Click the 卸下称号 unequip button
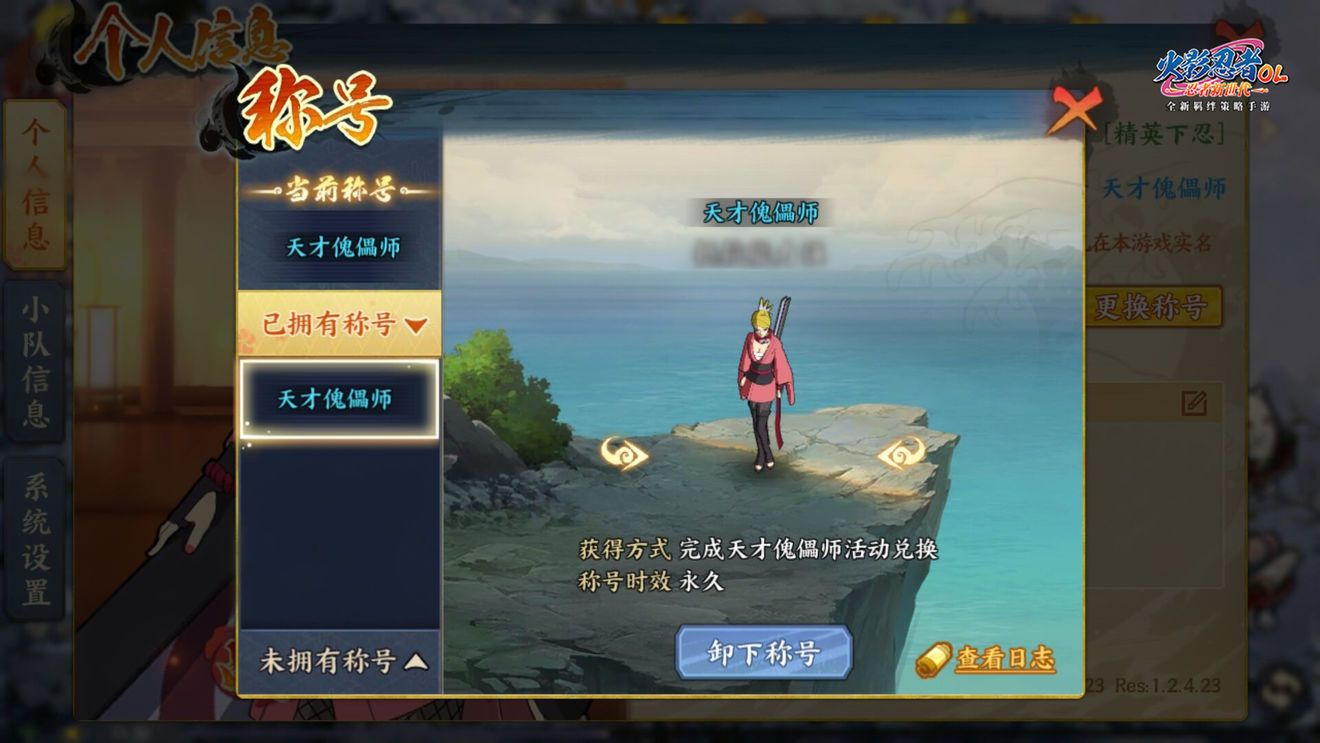The width and height of the screenshot is (1320, 743). point(764,653)
